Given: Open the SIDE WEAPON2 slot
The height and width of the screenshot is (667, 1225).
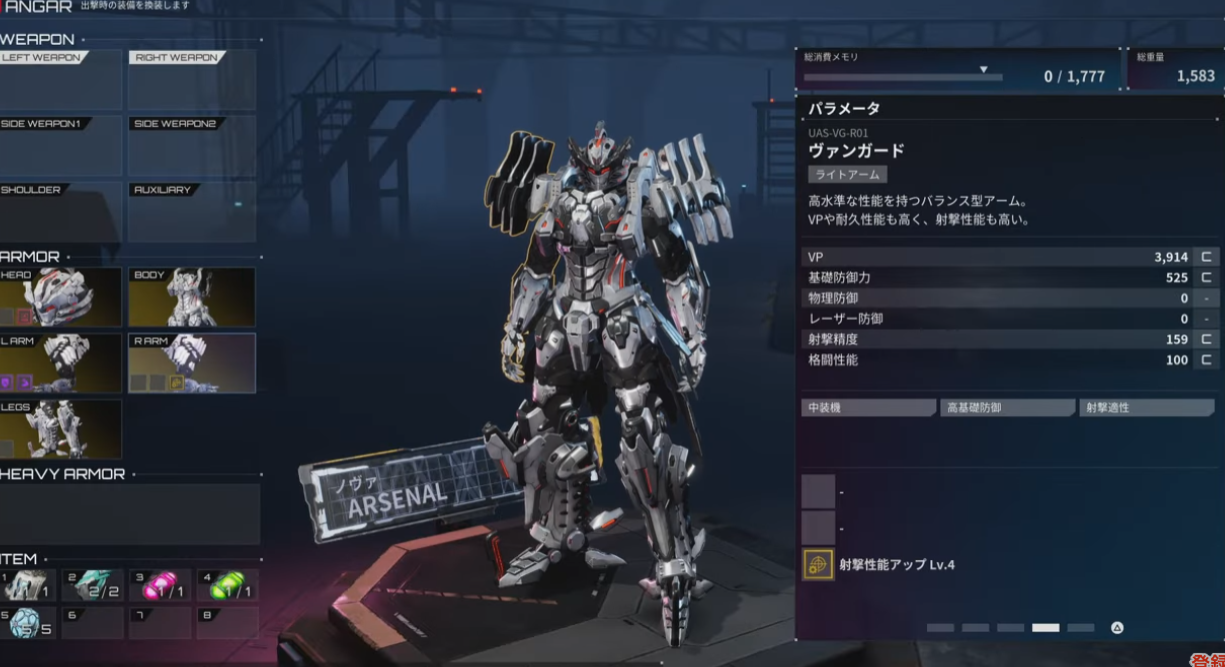Looking at the screenshot, I should [x=191, y=145].
